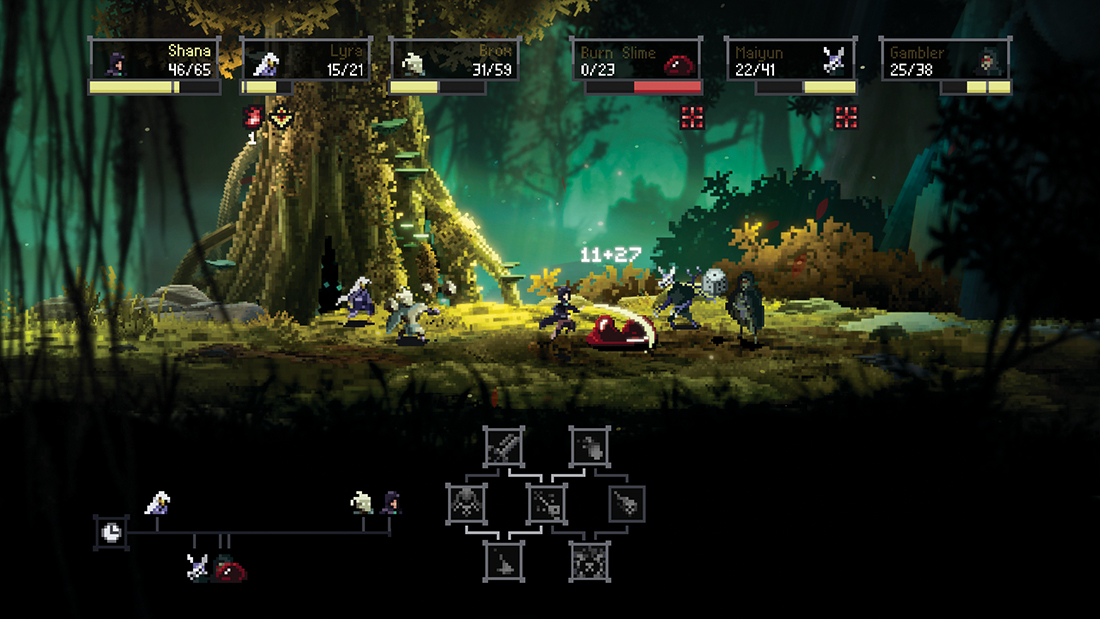Select Lyra's party status panel
This screenshot has width=1100, height=619.
[306, 60]
